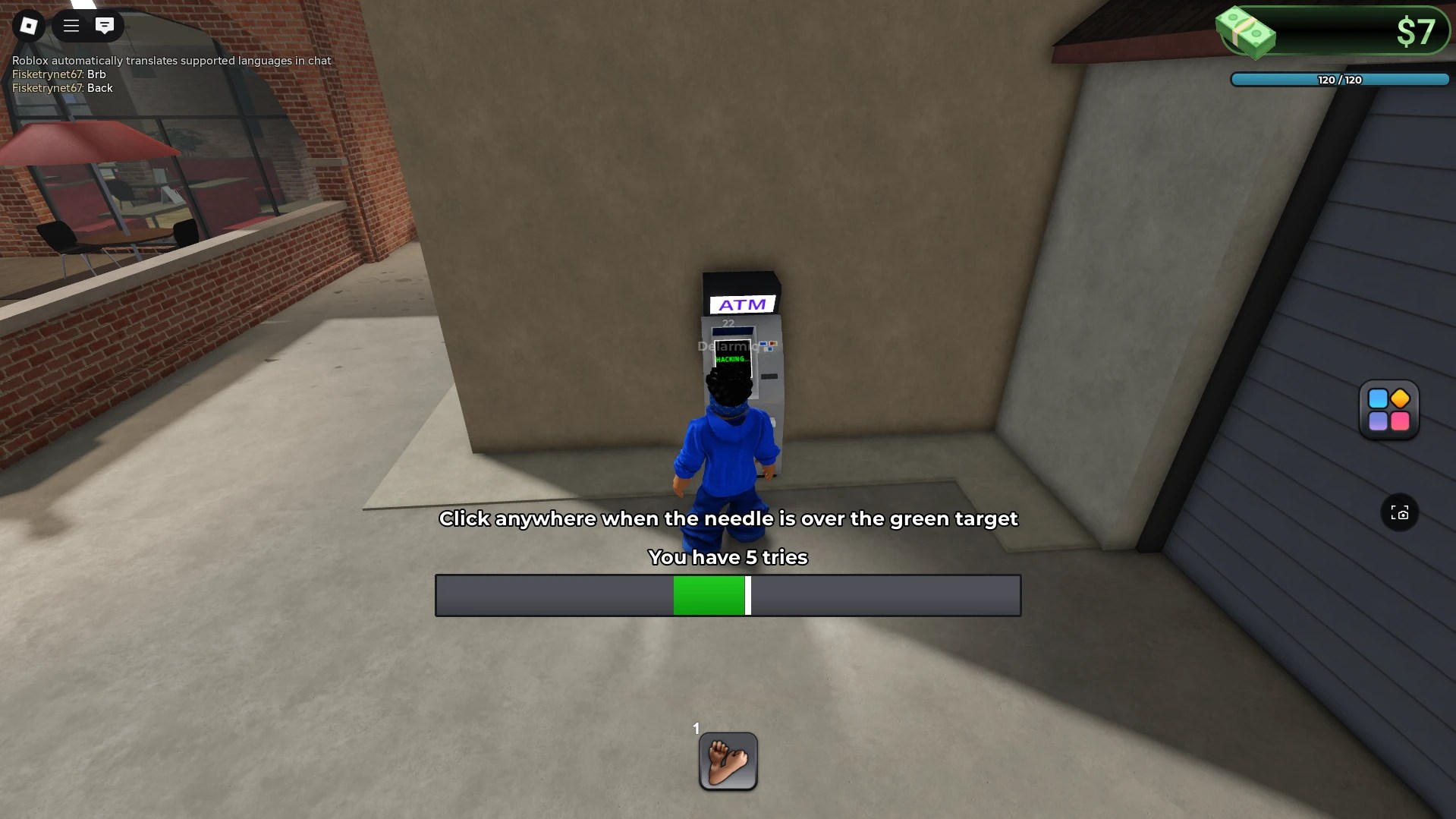This screenshot has width=1456, height=819.
Task: Open the Roblox main menu logo icon
Action: tap(29, 25)
